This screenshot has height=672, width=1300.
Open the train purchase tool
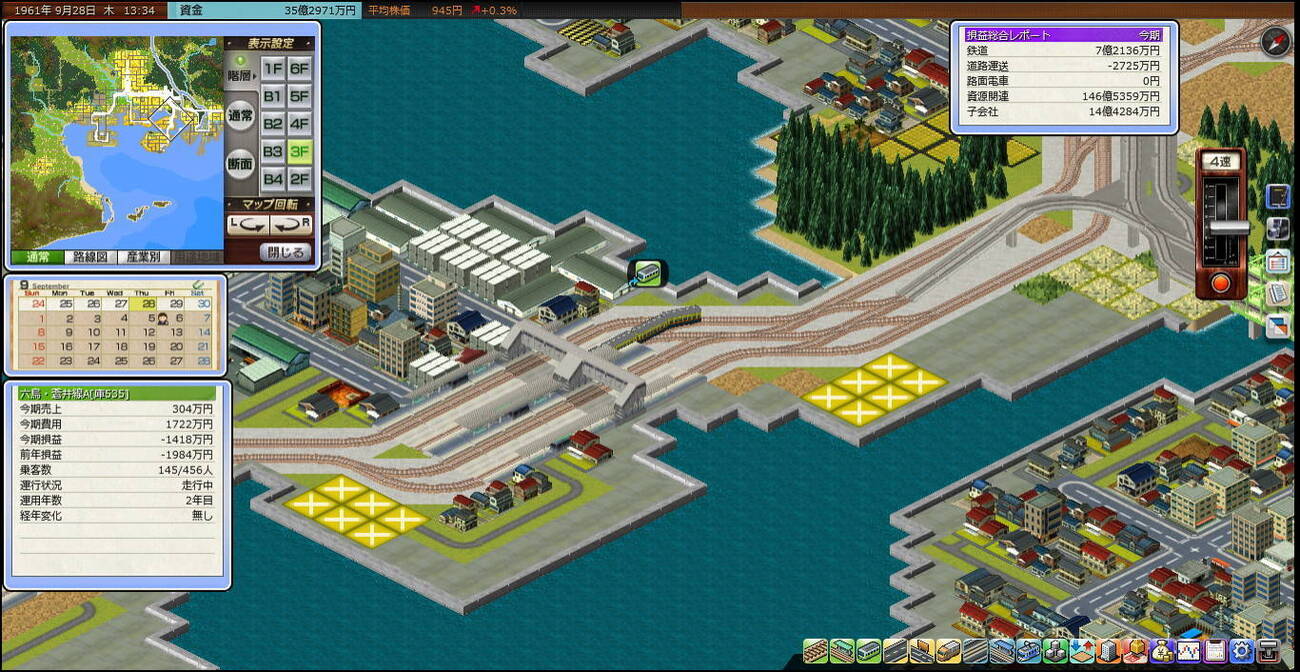coord(868,650)
